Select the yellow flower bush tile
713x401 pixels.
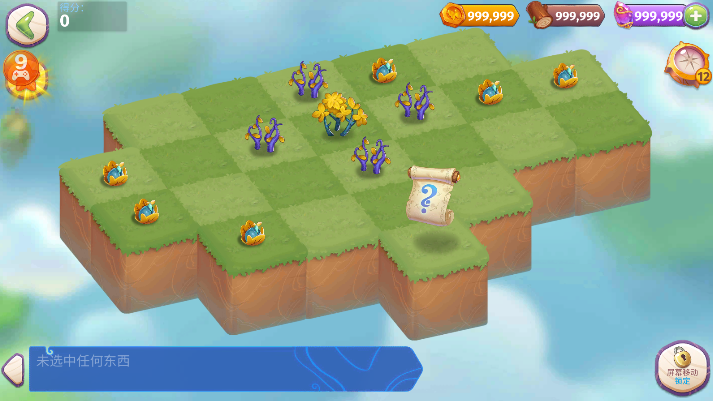point(340,115)
